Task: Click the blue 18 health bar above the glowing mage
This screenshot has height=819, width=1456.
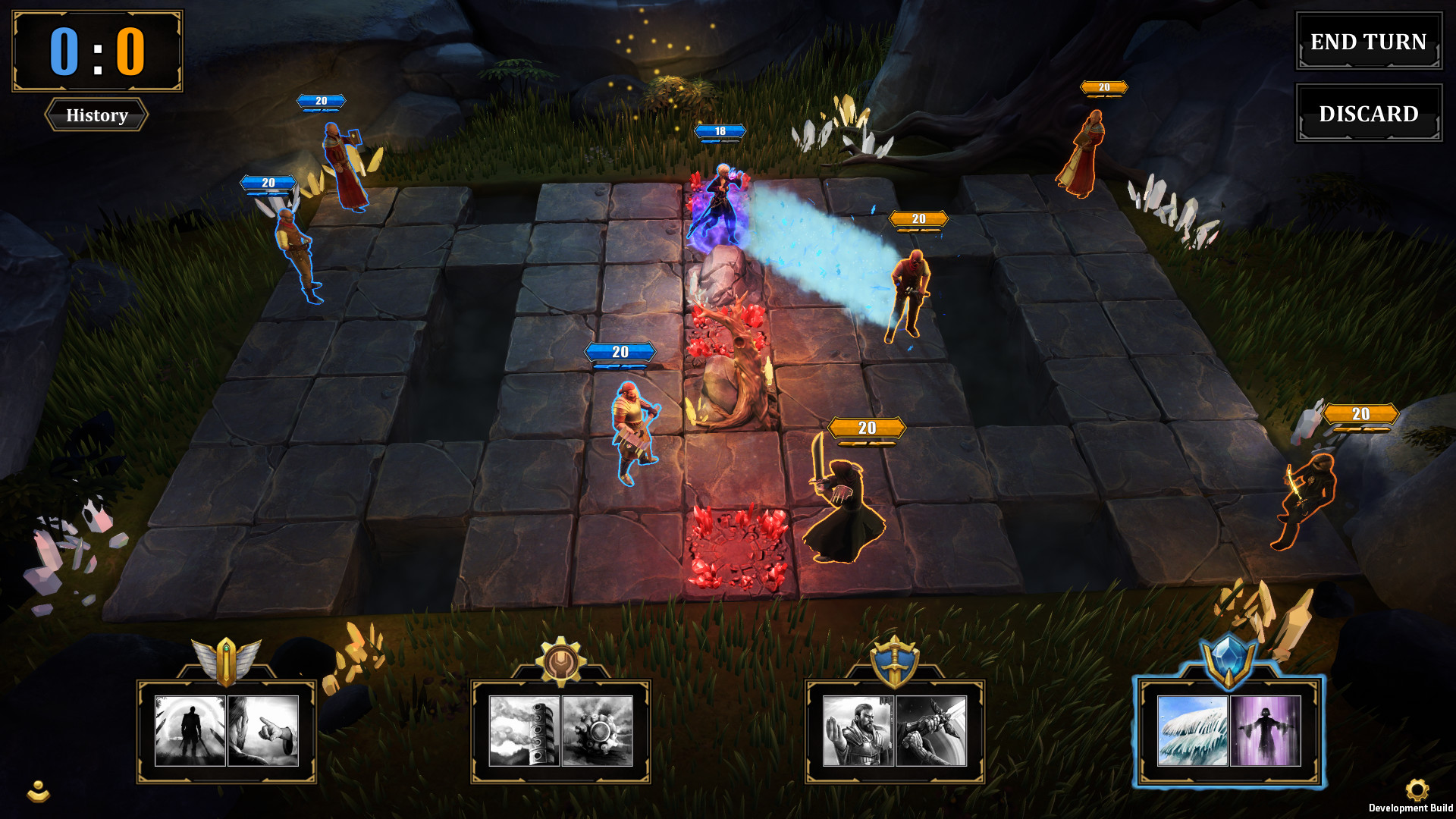Action: point(719,130)
